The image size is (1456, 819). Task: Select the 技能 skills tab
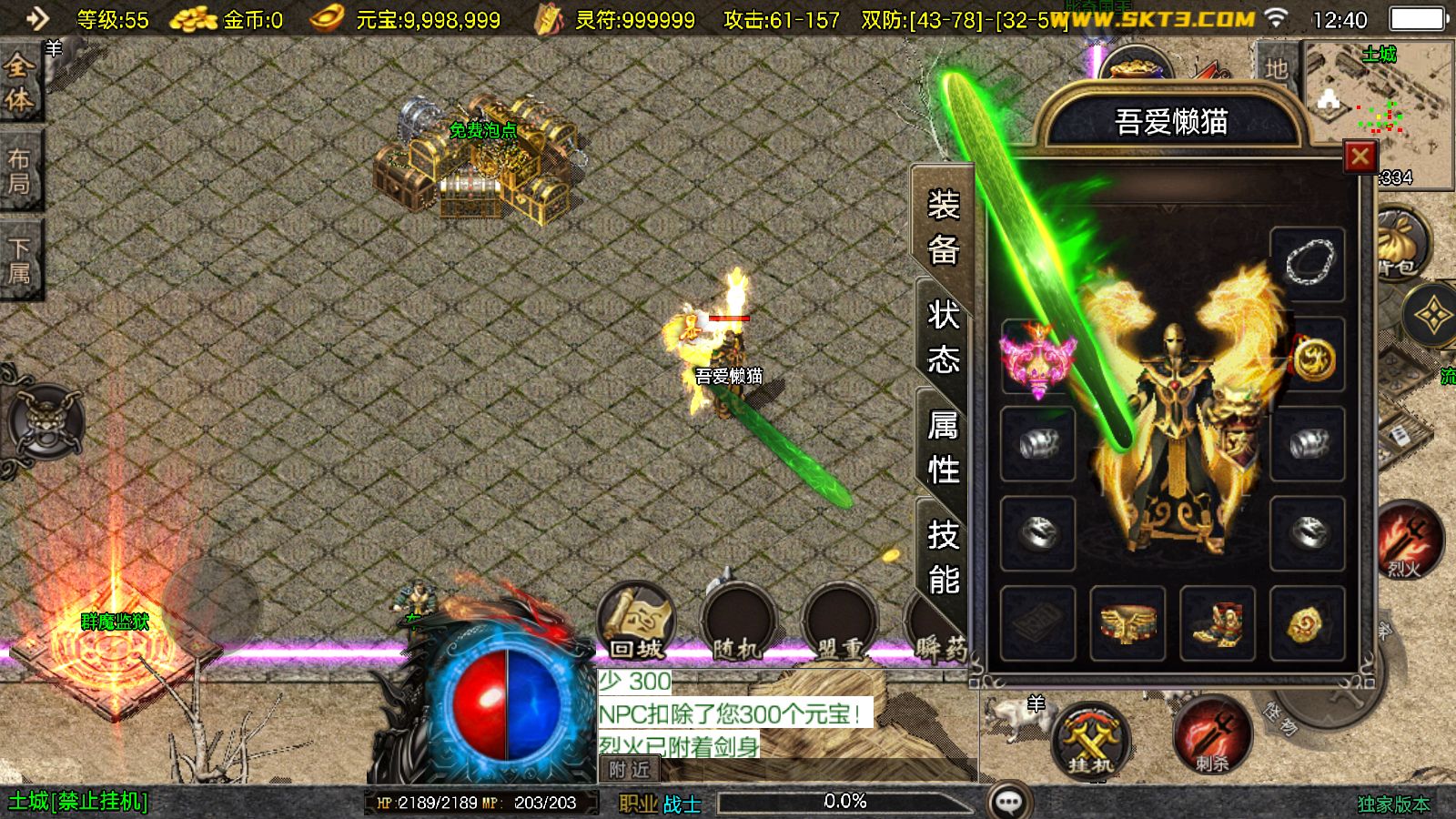[944, 556]
